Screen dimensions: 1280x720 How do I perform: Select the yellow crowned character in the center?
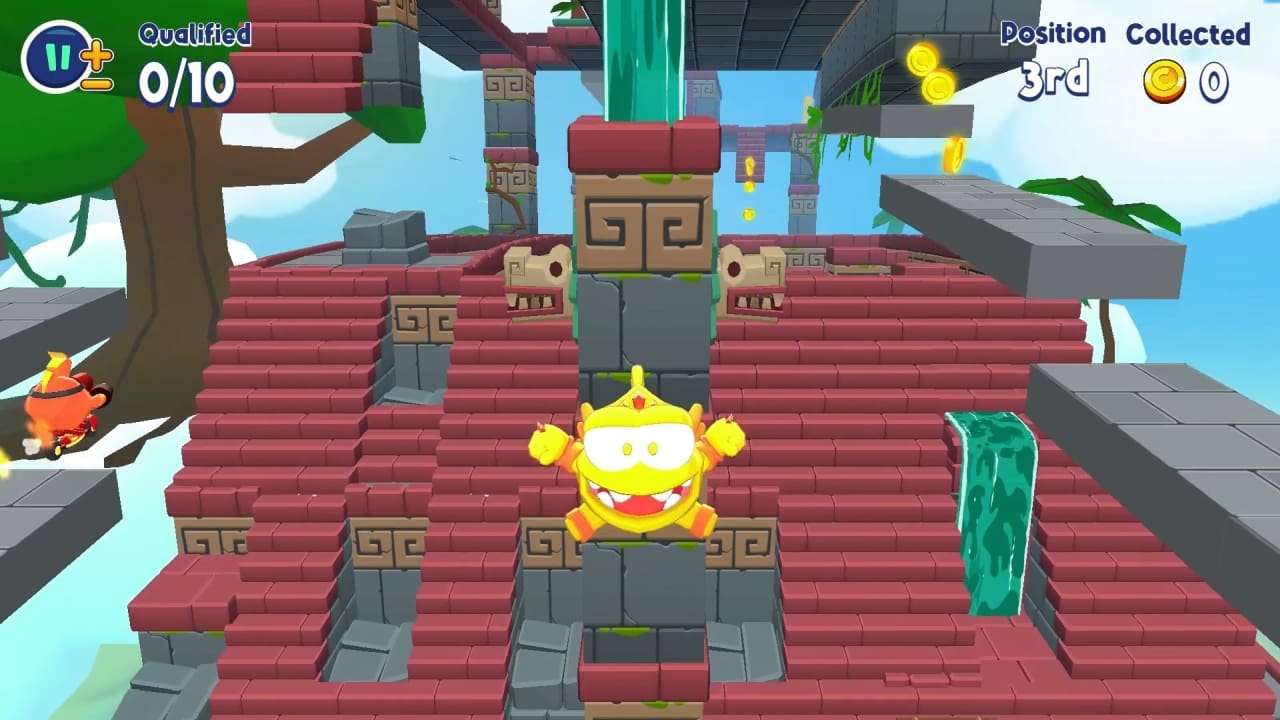640,470
